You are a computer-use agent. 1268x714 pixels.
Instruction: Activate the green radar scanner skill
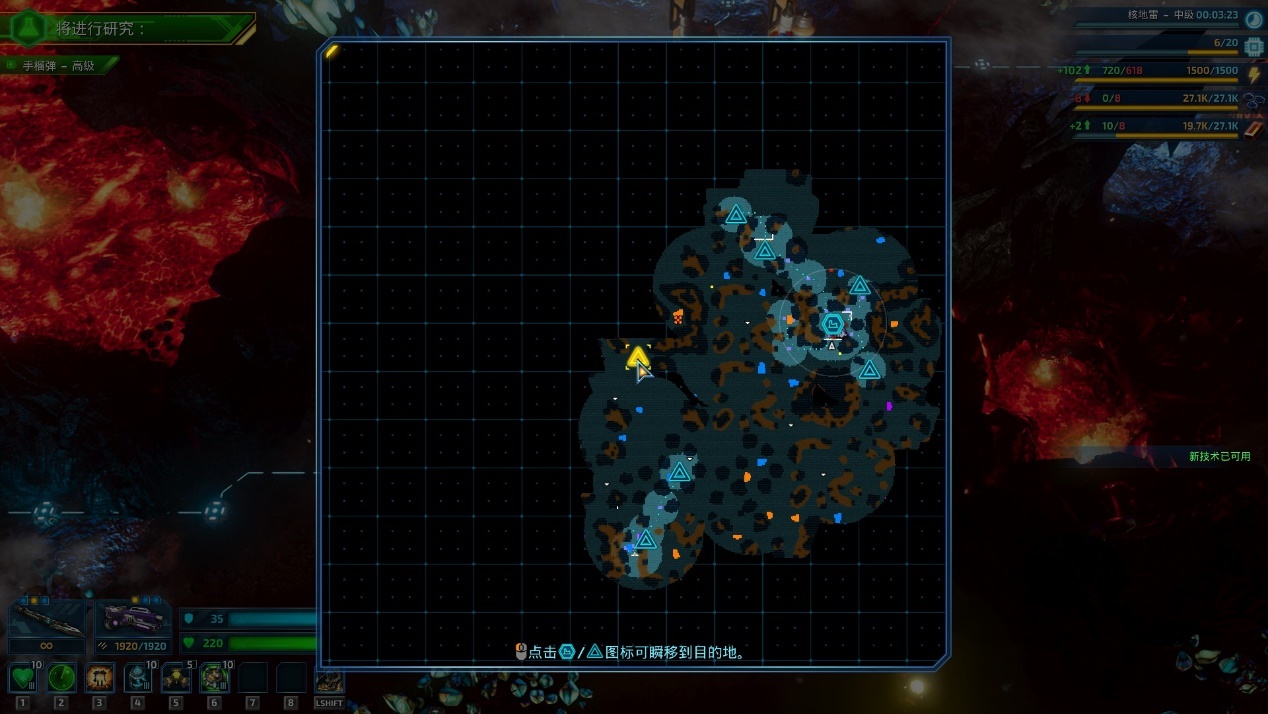click(62, 678)
